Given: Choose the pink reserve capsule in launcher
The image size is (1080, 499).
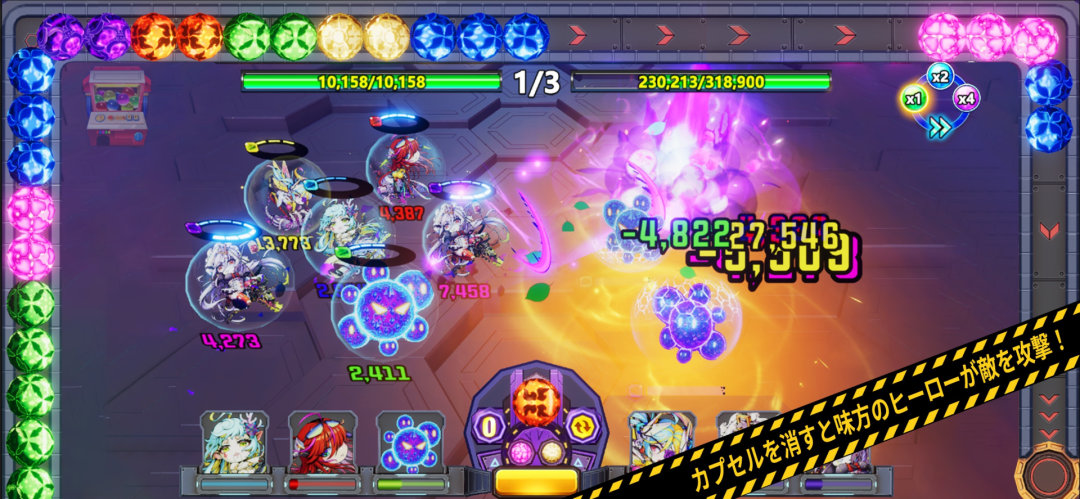Looking at the screenshot, I should click(520, 452).
